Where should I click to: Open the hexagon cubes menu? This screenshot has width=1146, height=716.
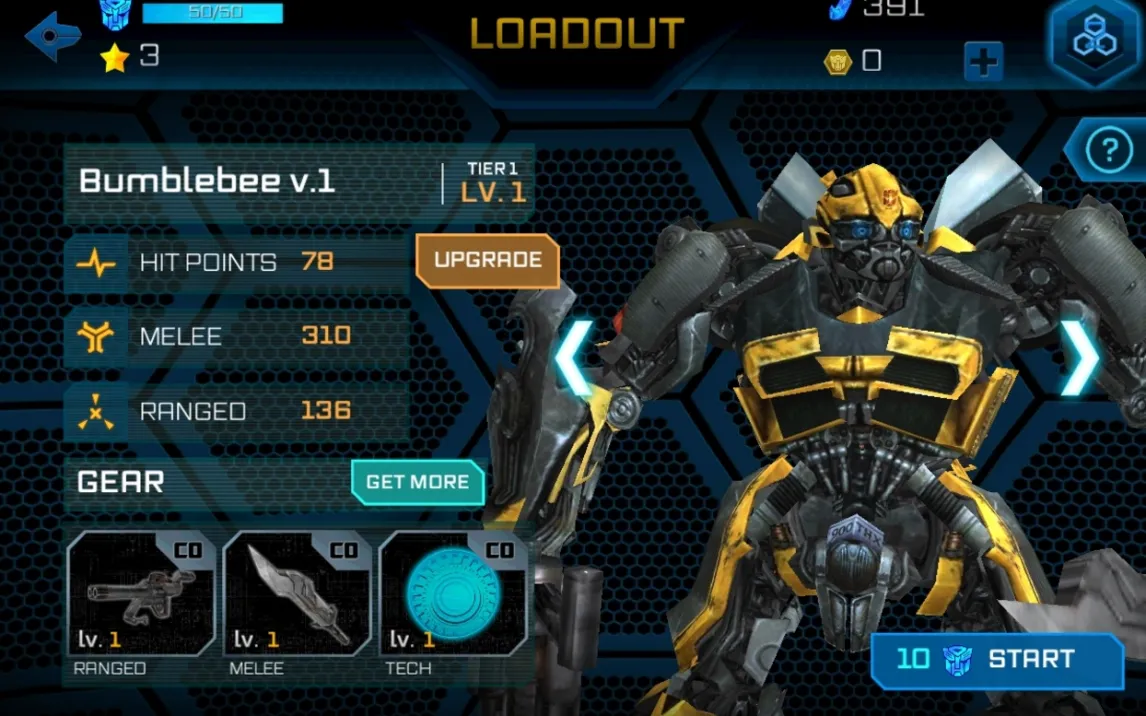(1095, 40)
